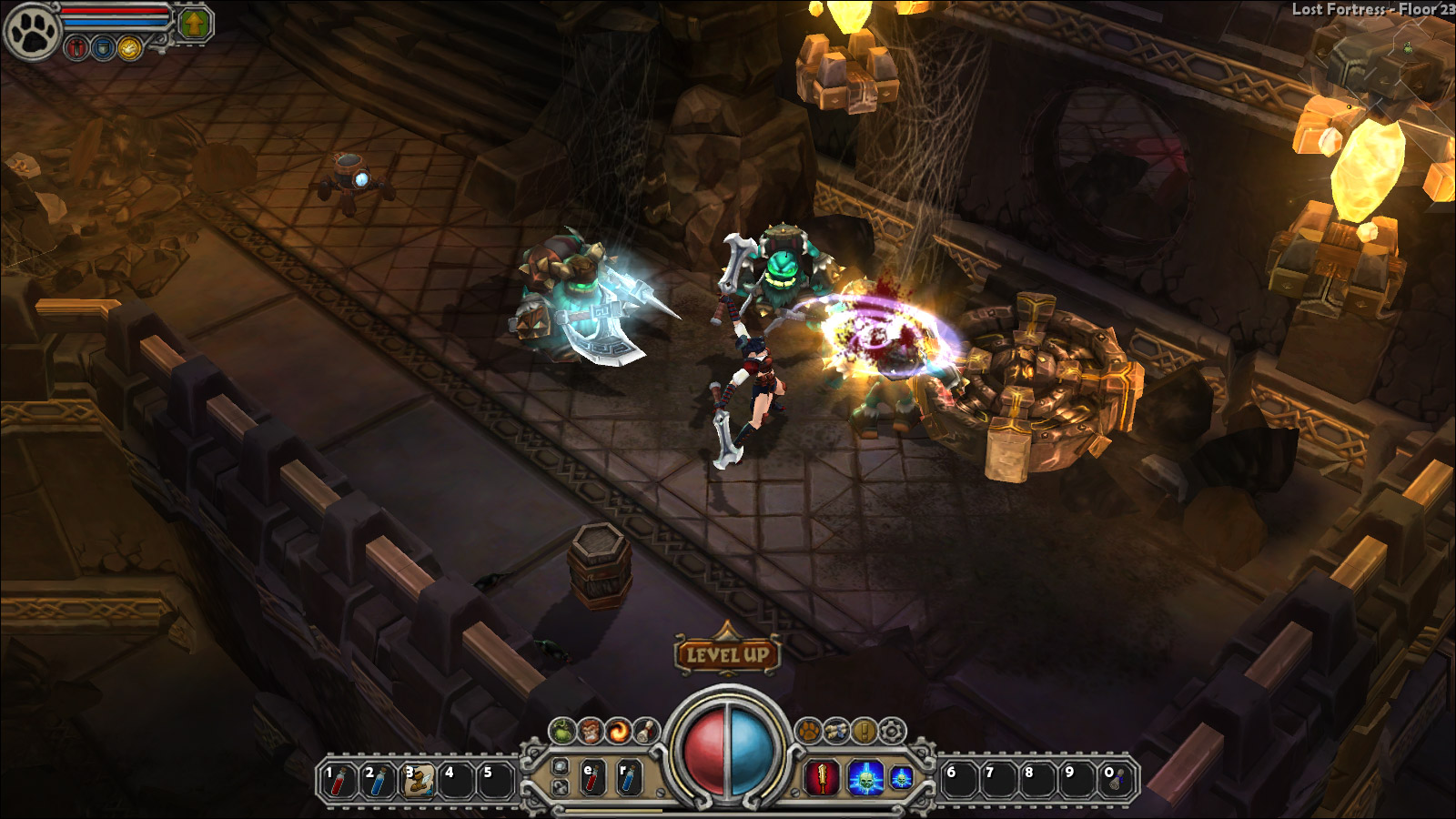
Task: Activate the large blue skull skill
Action: coord(865,778)
